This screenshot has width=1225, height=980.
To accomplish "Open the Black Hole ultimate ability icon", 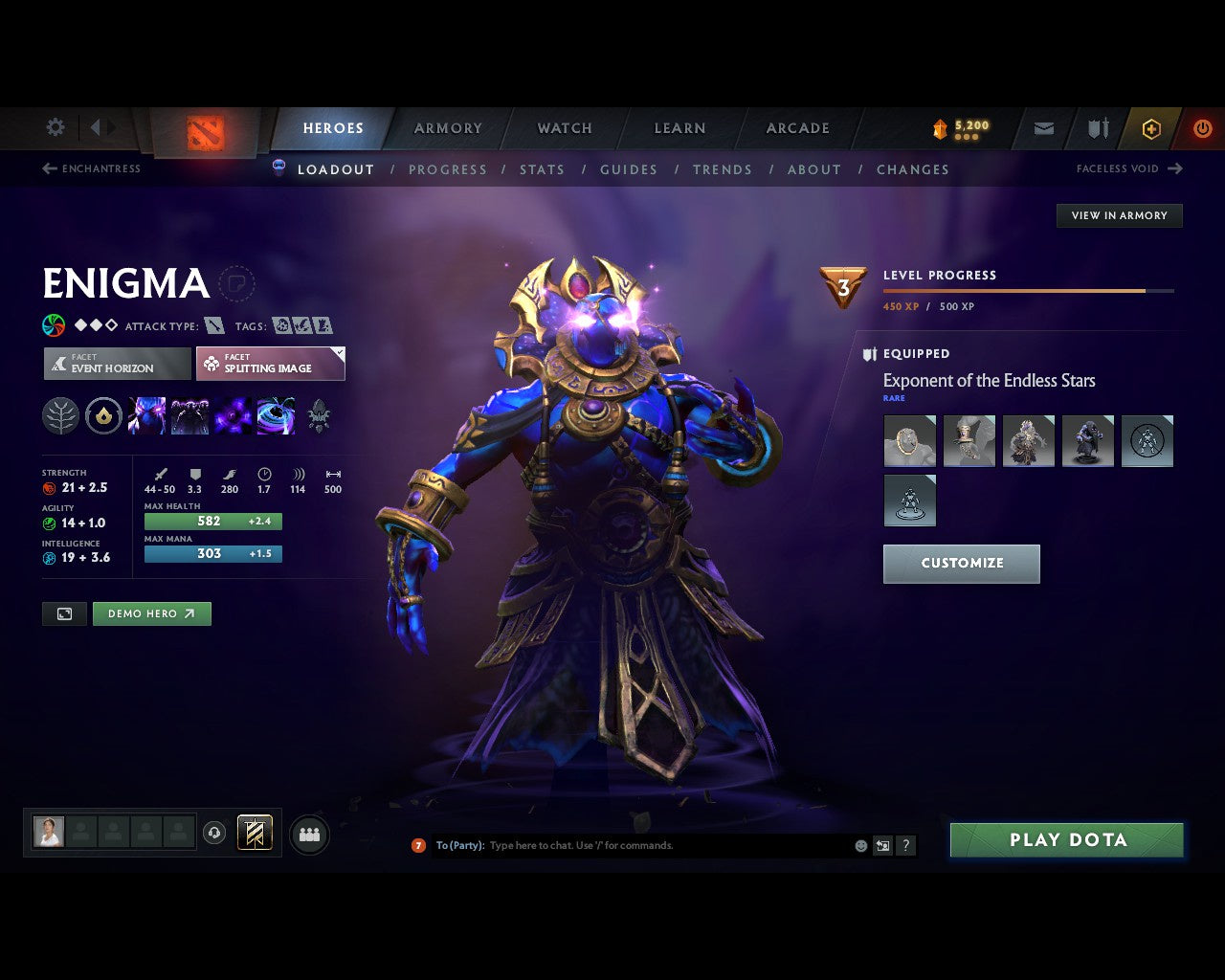I will click(277, 415).
